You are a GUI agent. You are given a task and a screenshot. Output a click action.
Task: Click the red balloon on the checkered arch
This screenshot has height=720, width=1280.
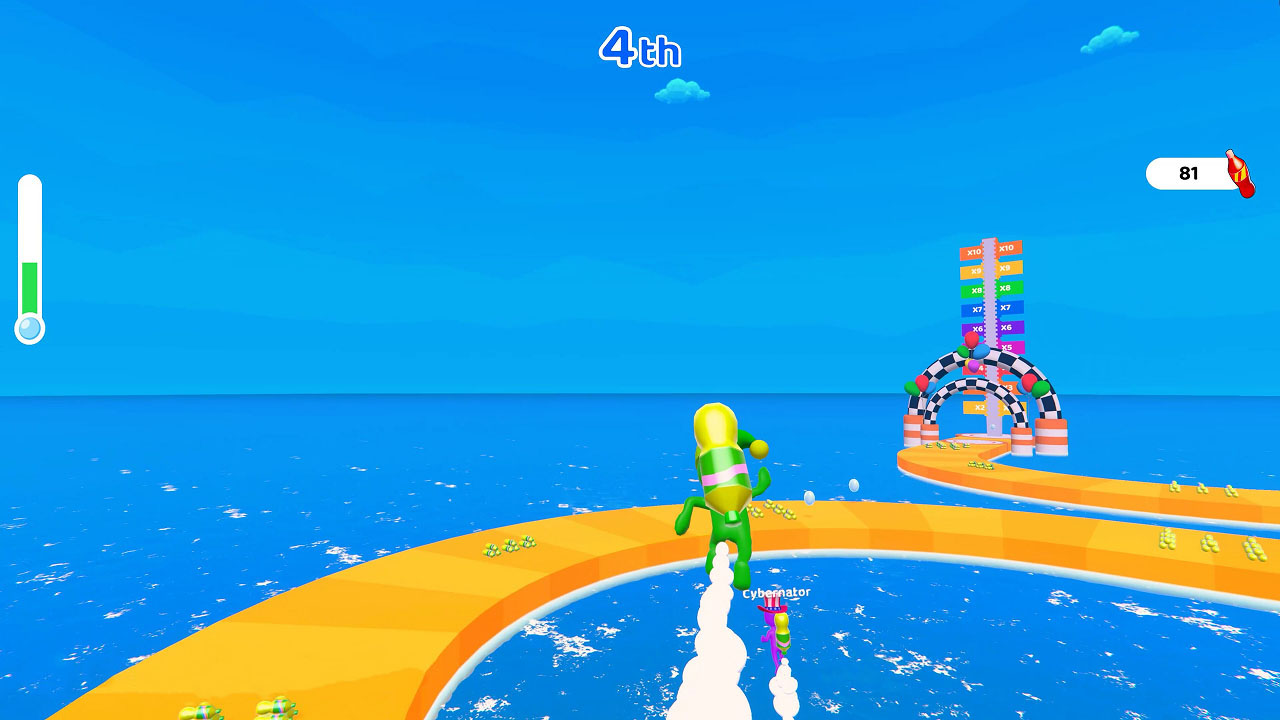pos(969,339)
